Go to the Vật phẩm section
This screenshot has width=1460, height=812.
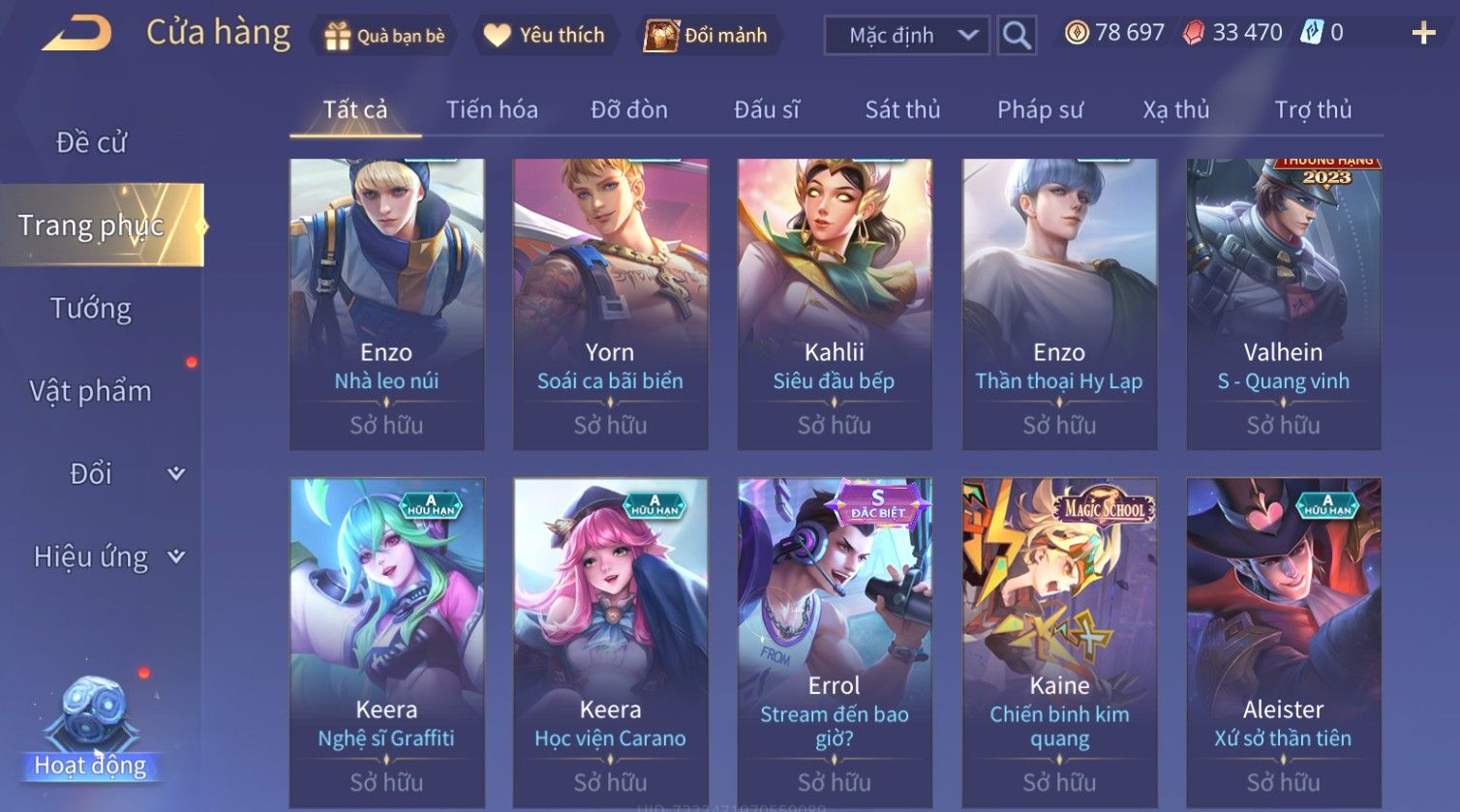(x=91, y=391)
